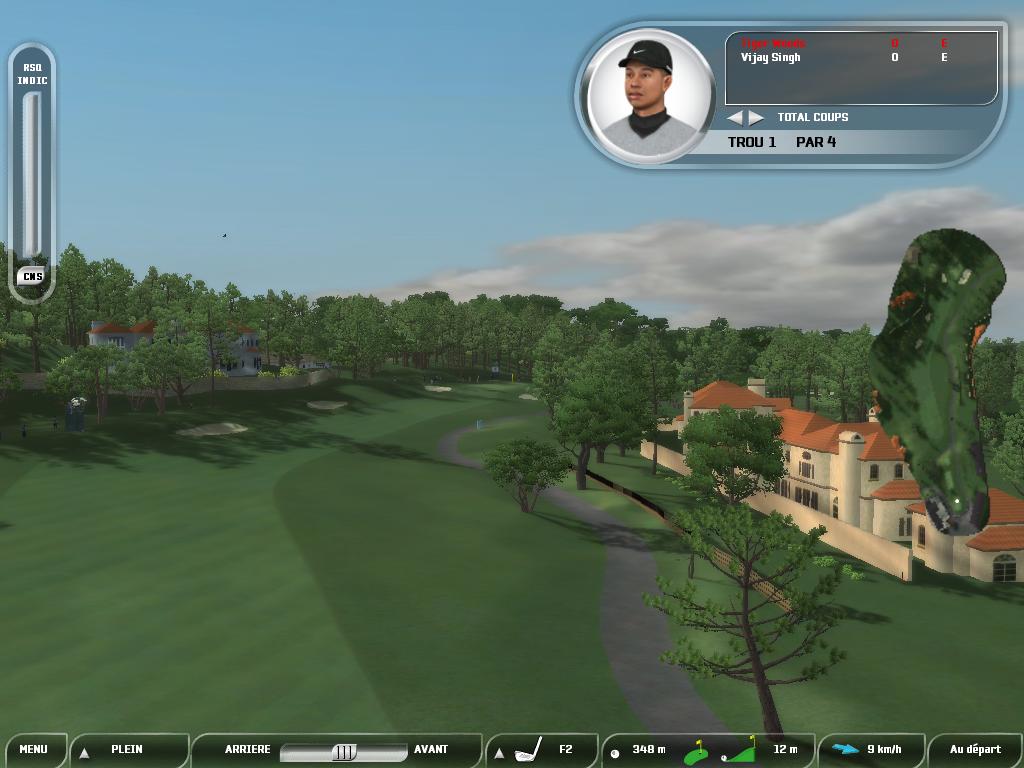Click the blue wind direction arrow

click(x=845, y=749)
